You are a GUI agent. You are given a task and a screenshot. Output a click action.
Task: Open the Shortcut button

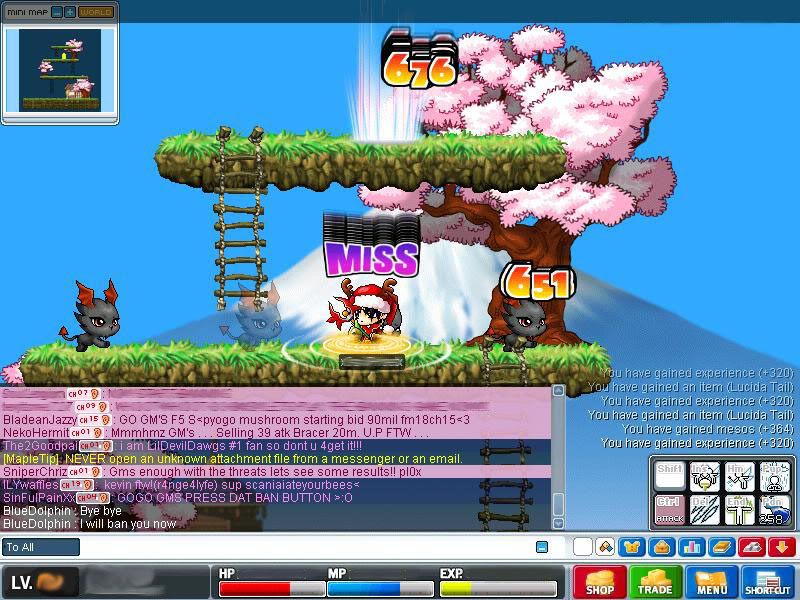point(768,582)
